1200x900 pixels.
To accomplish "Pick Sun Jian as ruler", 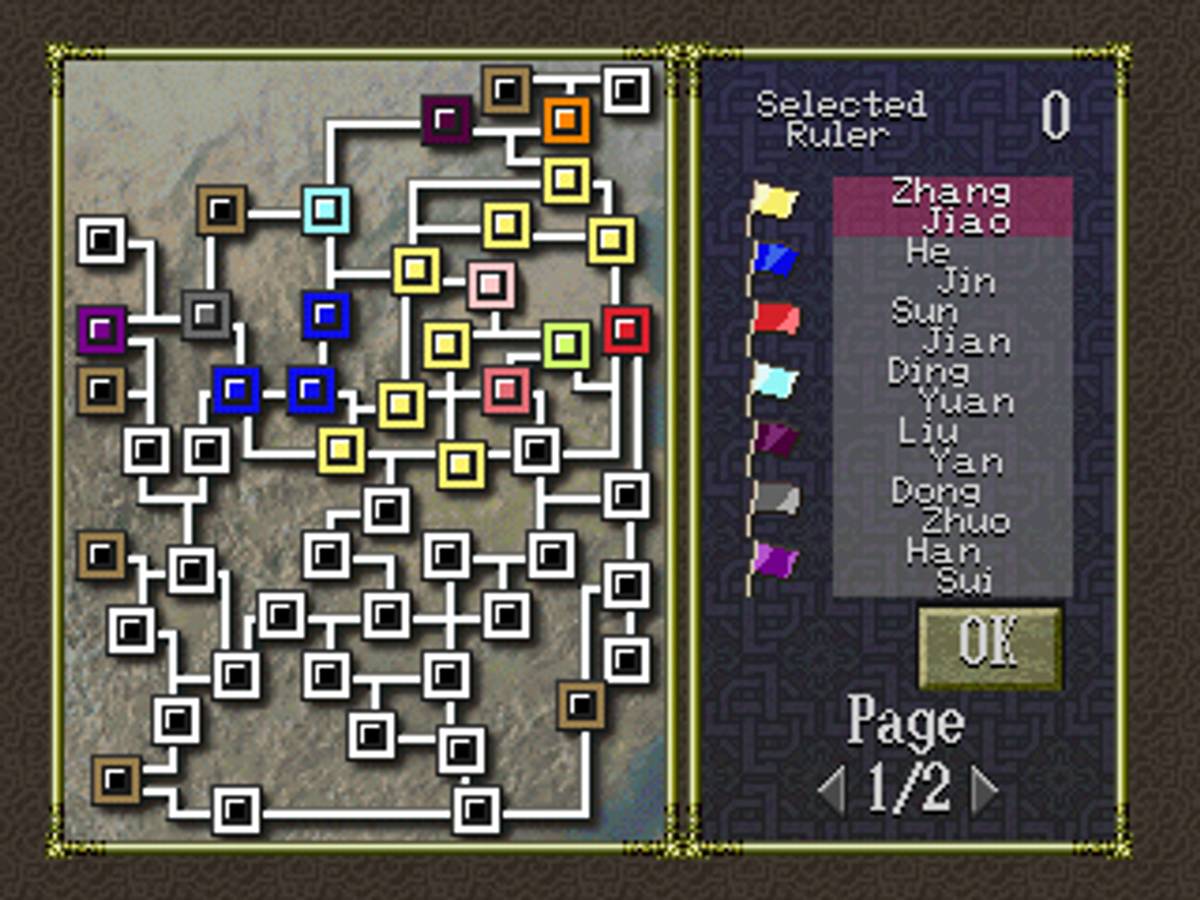I will [x=952, y=327].
